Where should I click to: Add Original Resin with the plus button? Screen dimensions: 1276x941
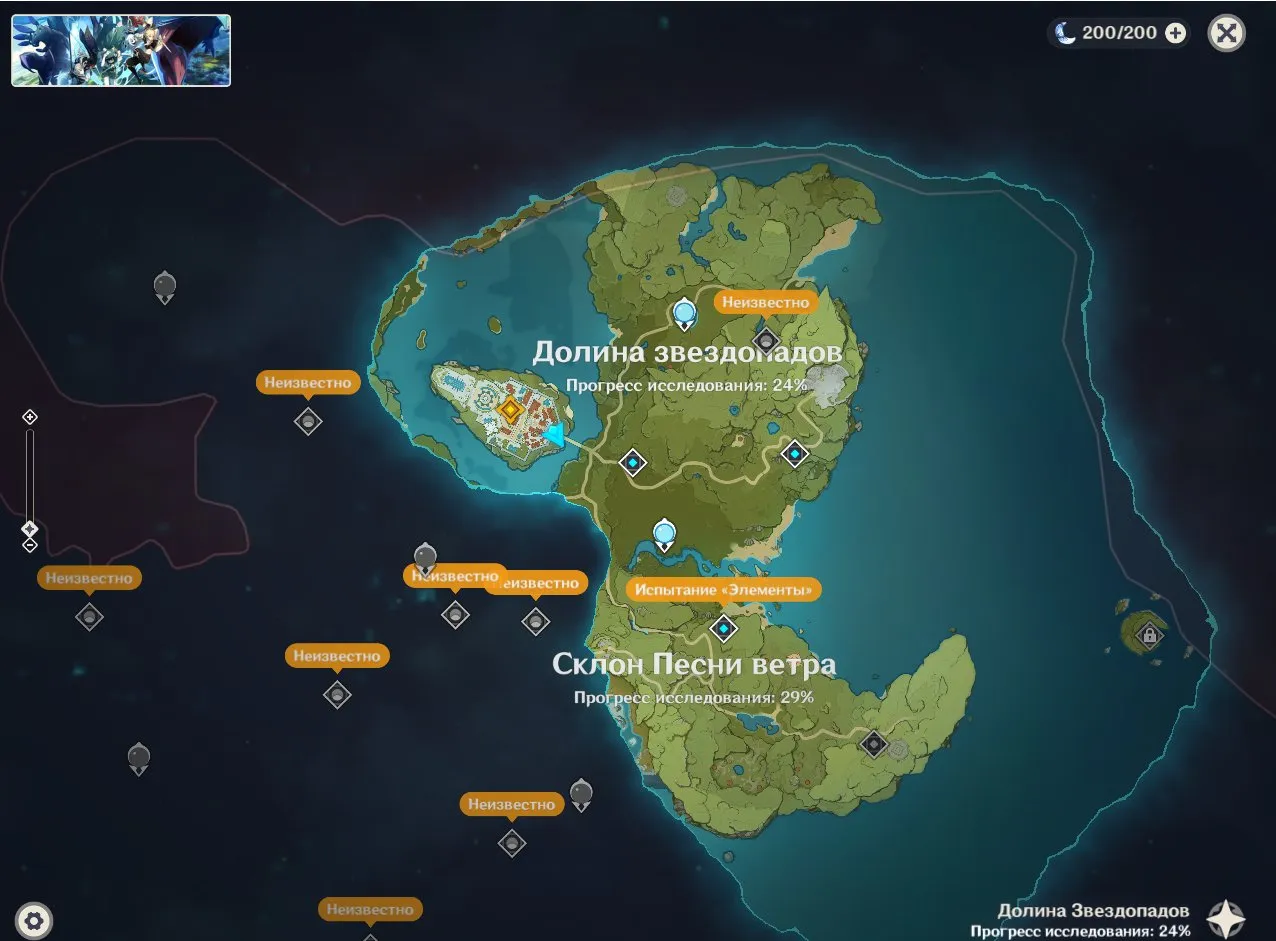1176,33
